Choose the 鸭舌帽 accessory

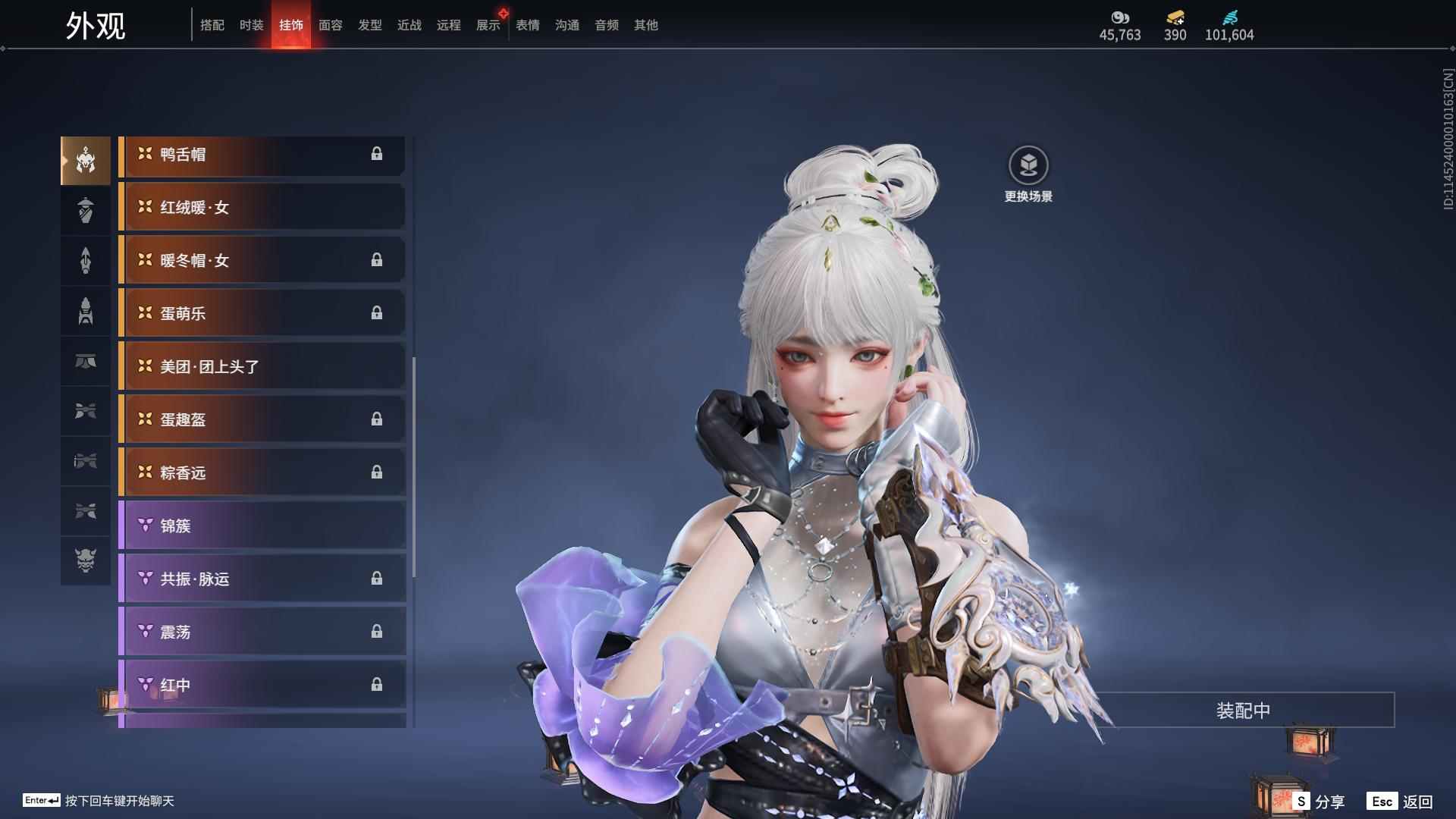262,155
